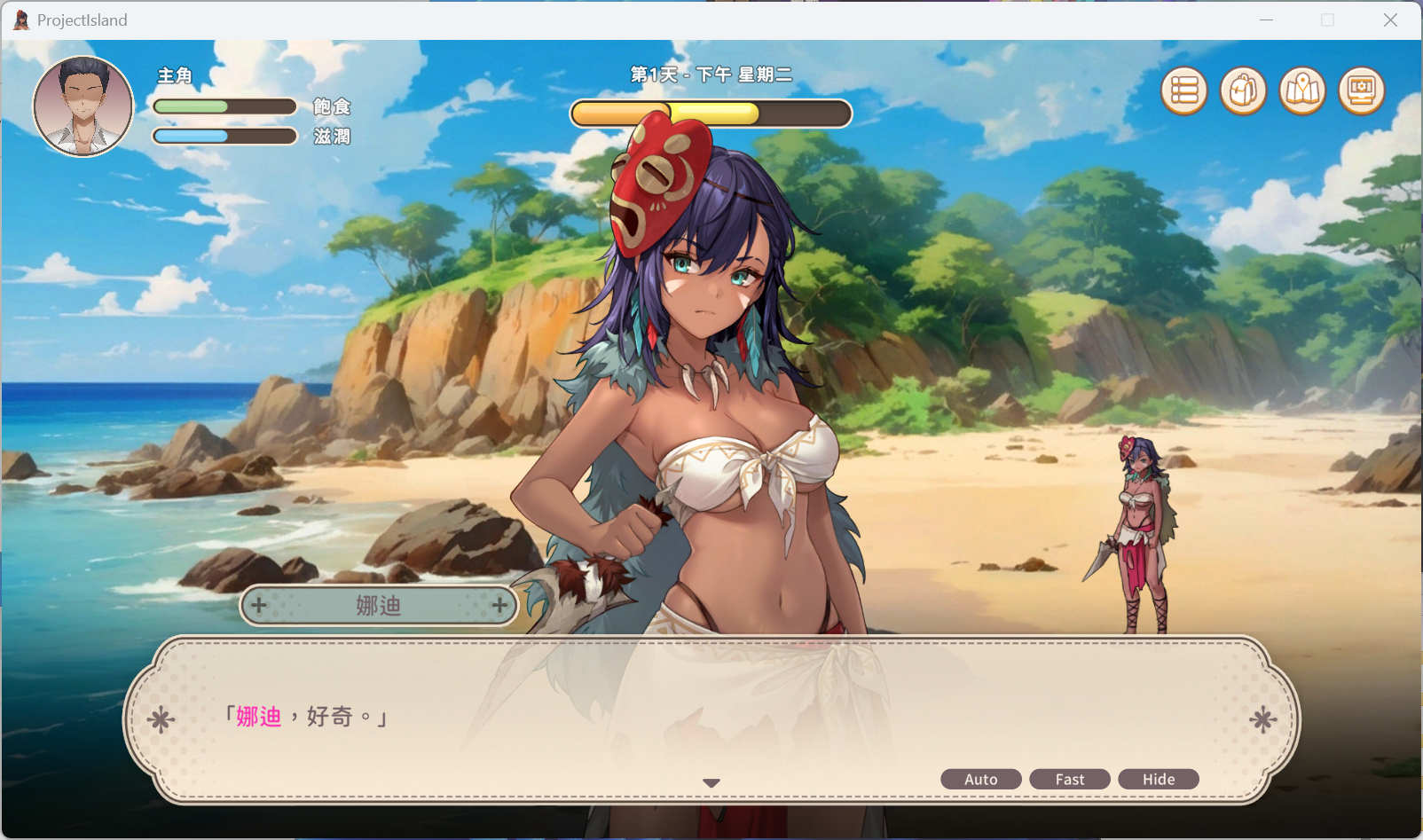1423x840 pixels.
Task: Advance dialogue with the down arrow
Action: pos(711,782)
